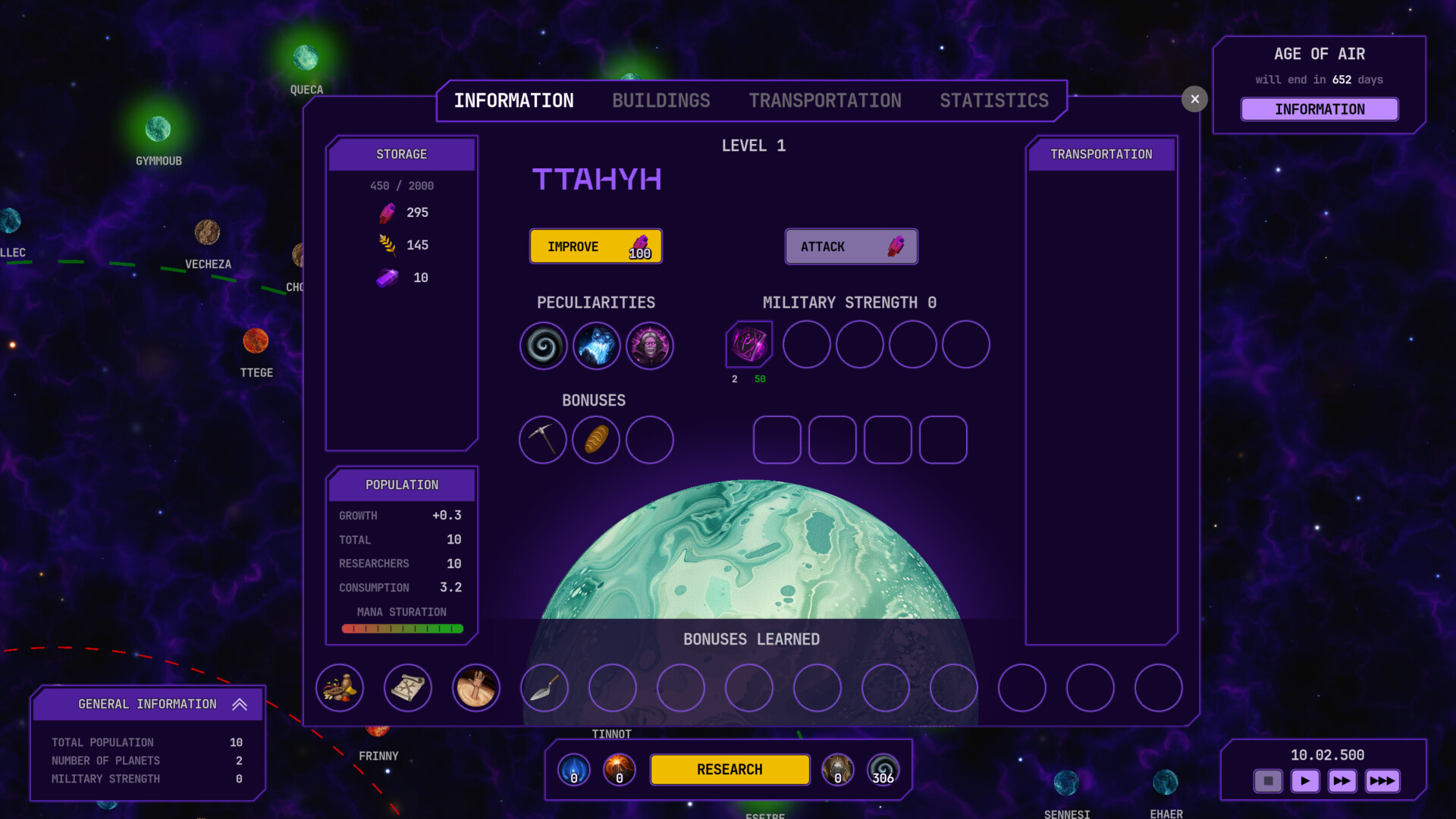
Task: Select the pickaxe bonus icon
Action: pyautogui.click(x=543, y=440)
